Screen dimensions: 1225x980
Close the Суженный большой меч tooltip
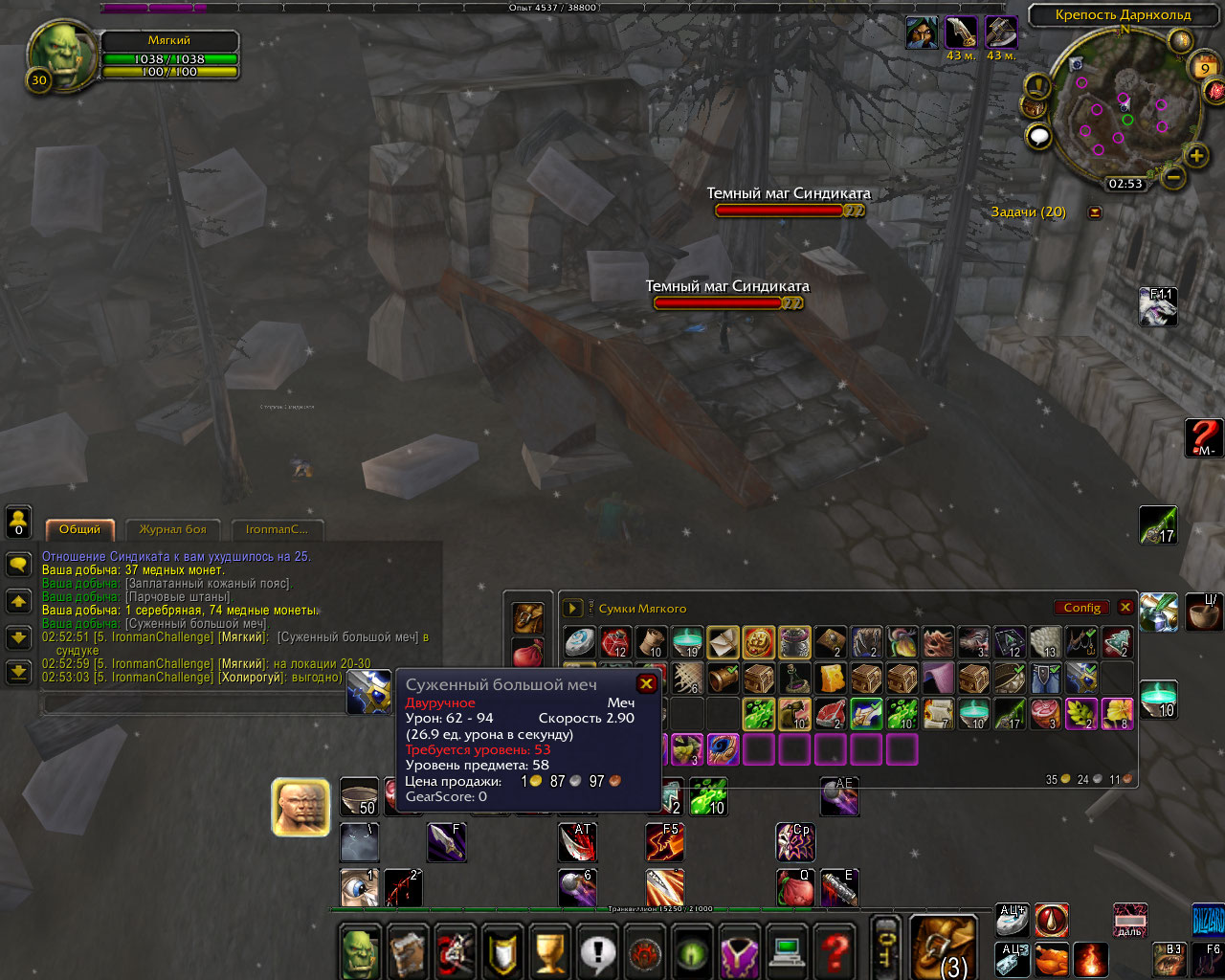click(647, 683)
